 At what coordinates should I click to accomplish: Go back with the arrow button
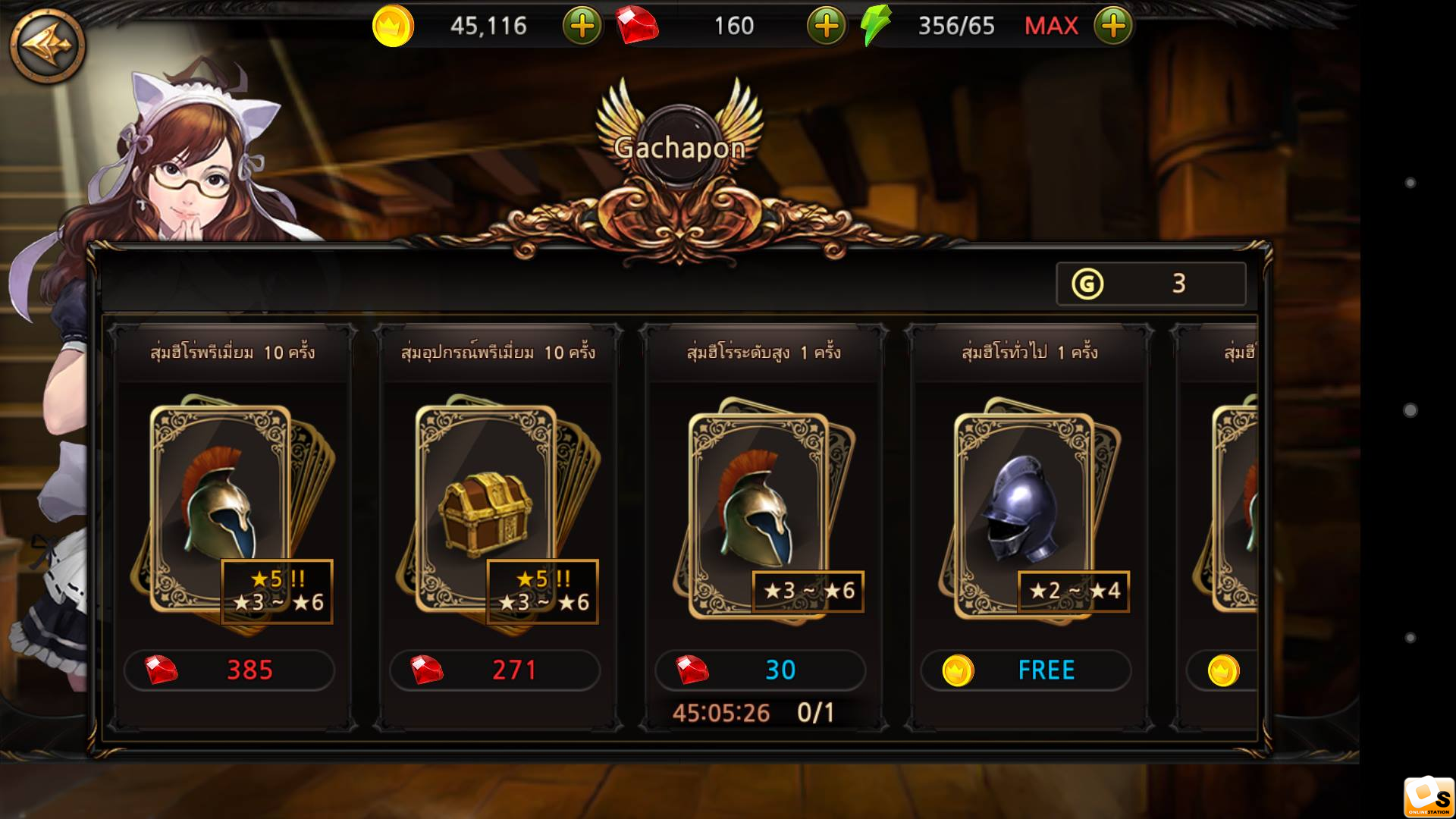pyautogui.click(x=47, y=45)
